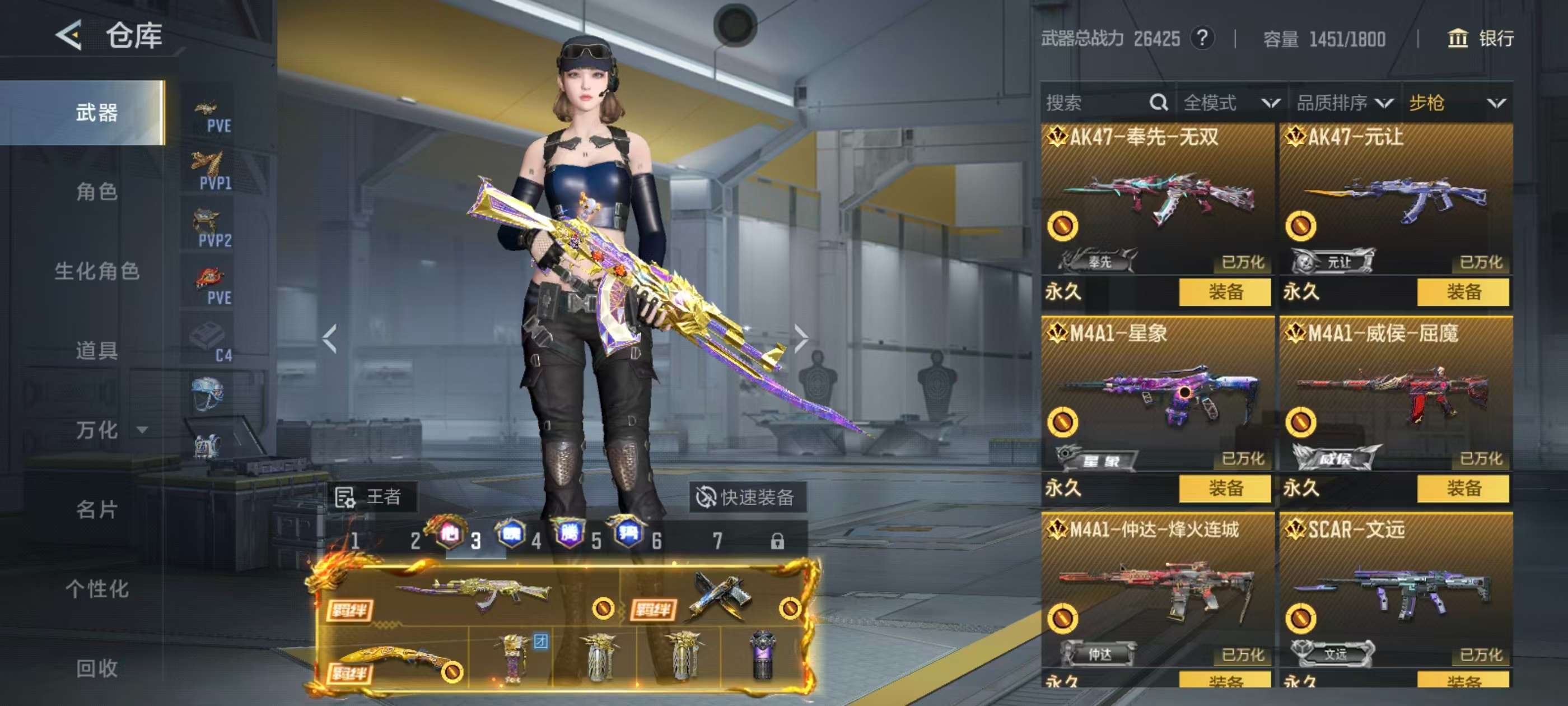The width and height of the screenshot is (1568, 706).
Task: Click the 搜索 search field
Action: (1096, 103)
